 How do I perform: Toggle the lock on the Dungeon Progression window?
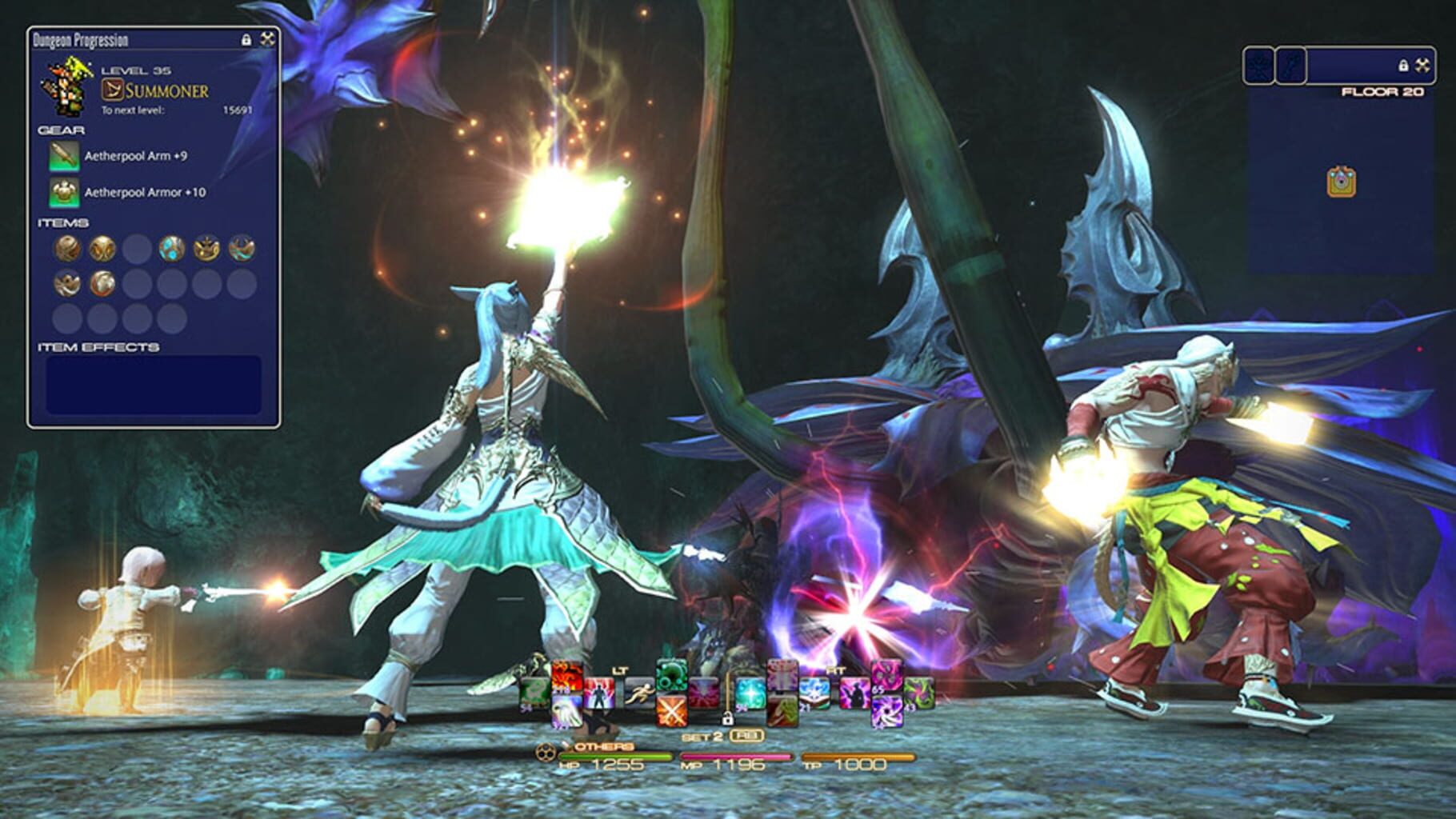tap(248, 38)
